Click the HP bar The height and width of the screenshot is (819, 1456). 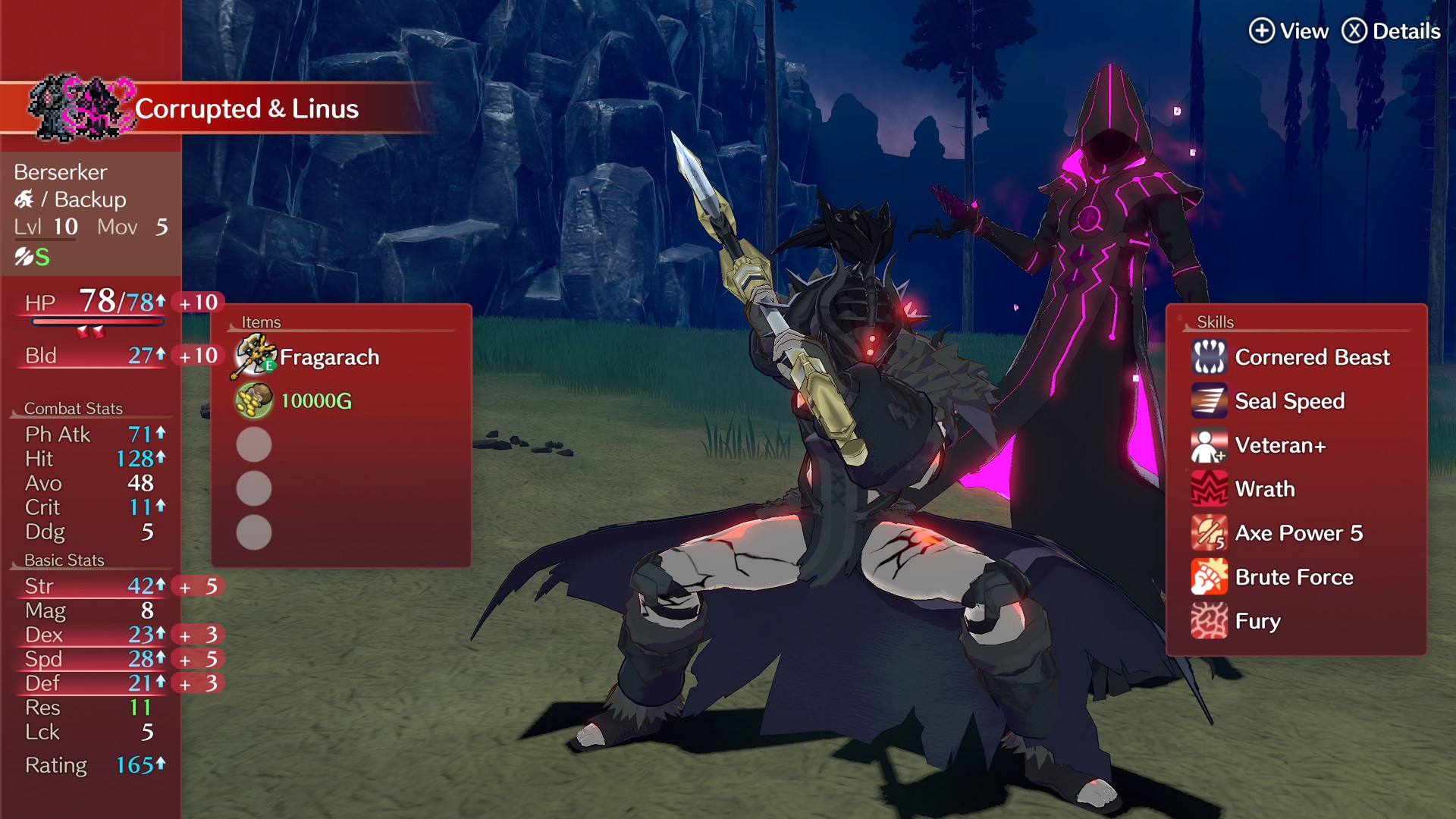pyautogui.click(x=97, y=321)
